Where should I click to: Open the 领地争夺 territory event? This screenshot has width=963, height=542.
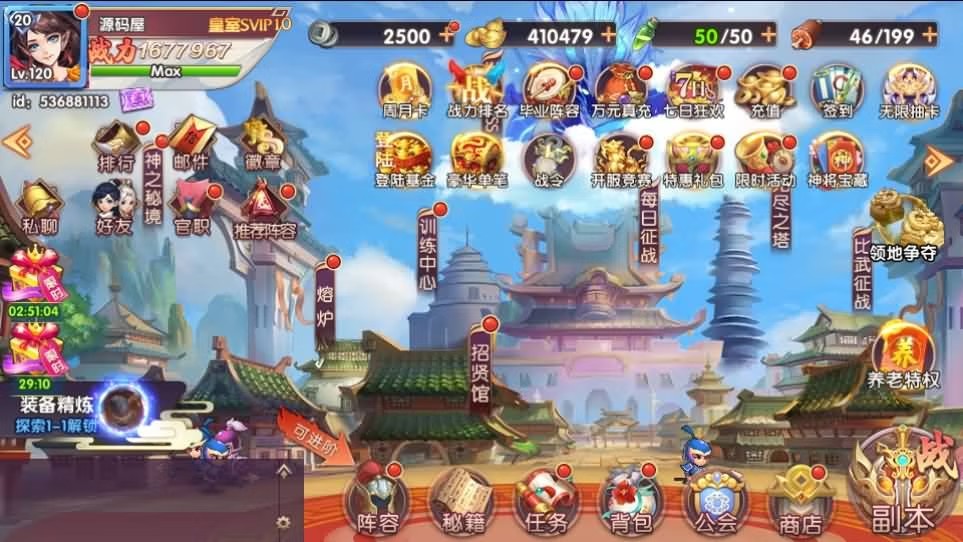pos(901,225)
